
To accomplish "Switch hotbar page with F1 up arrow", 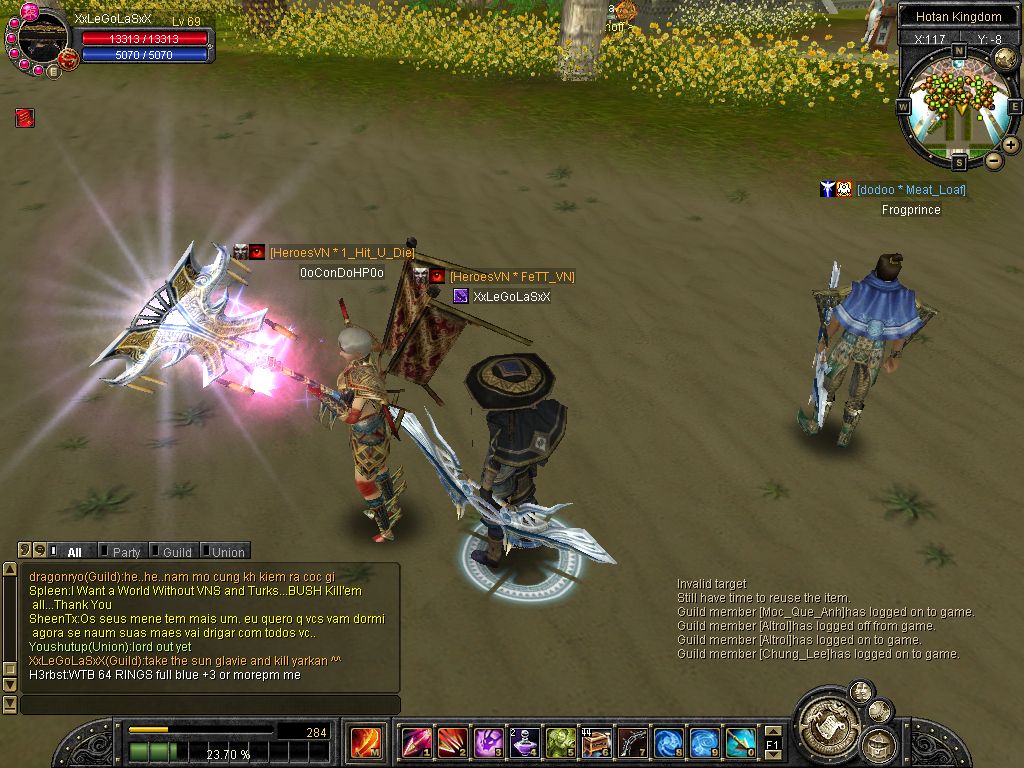I will coord(772,731).
